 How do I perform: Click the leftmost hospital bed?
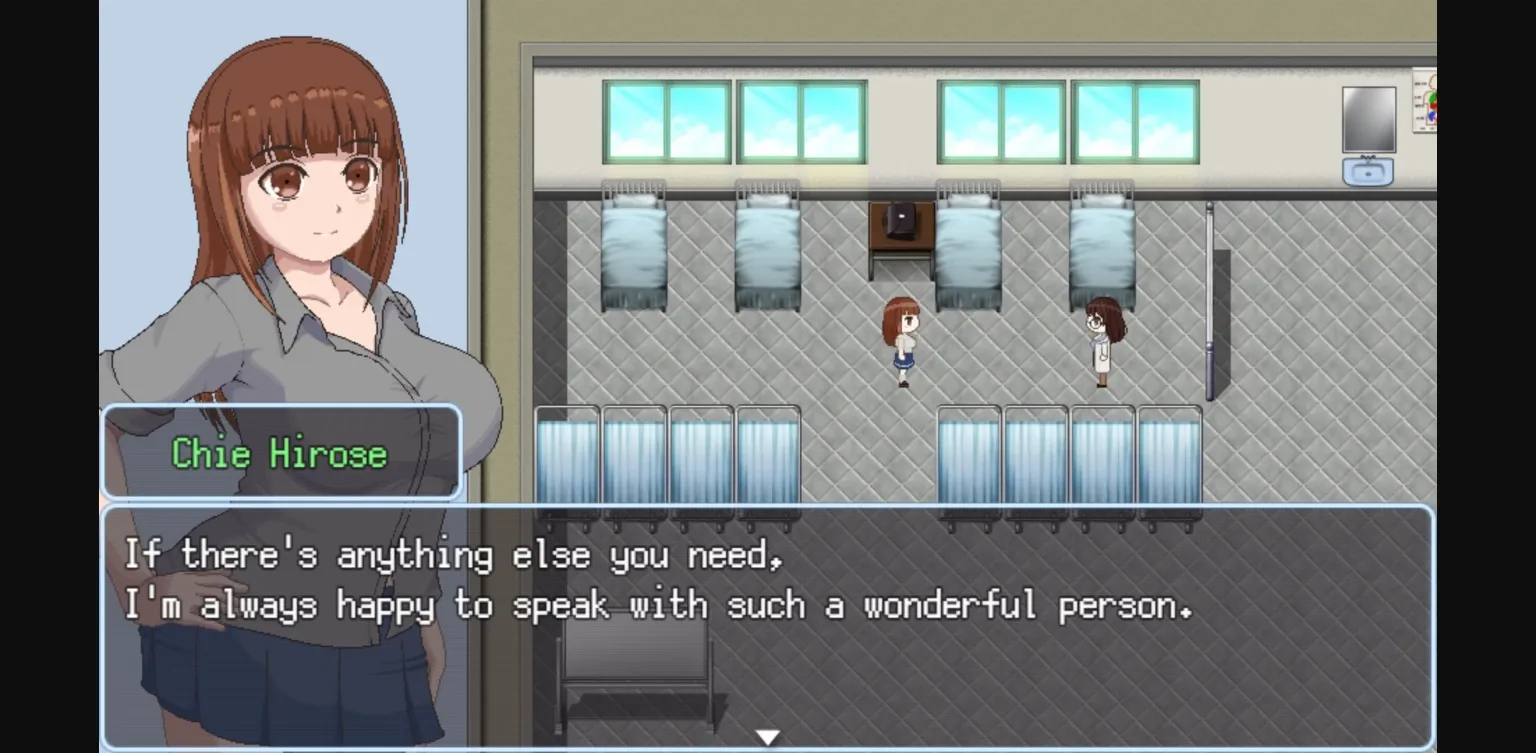[x=635, y=250]
